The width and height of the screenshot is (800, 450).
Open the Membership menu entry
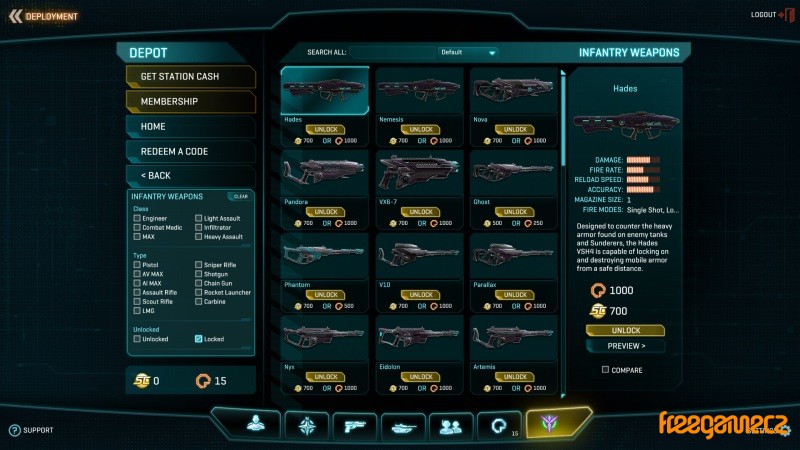tap(190, 101)
